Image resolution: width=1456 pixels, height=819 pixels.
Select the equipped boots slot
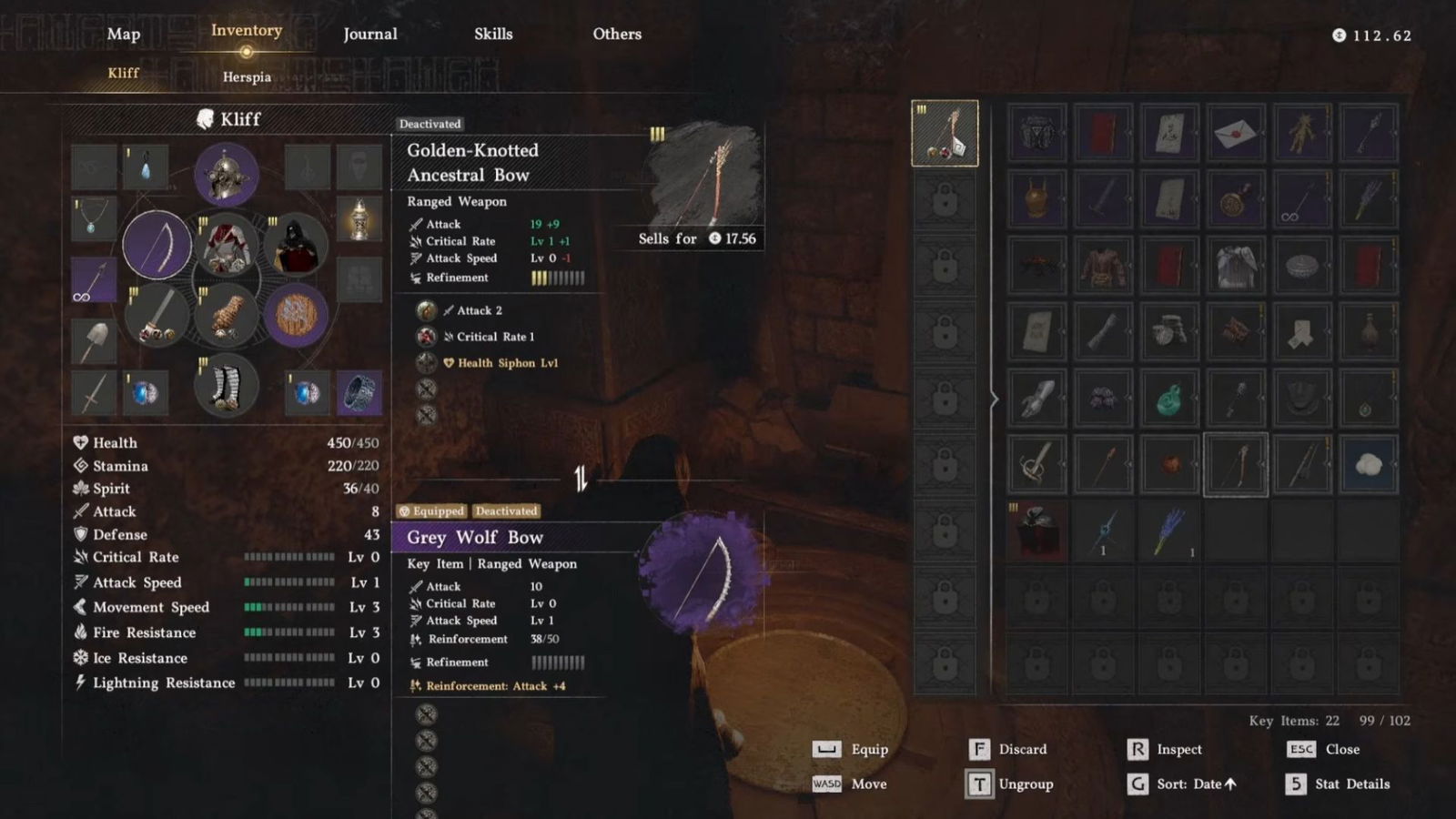[x=226, y=387]
